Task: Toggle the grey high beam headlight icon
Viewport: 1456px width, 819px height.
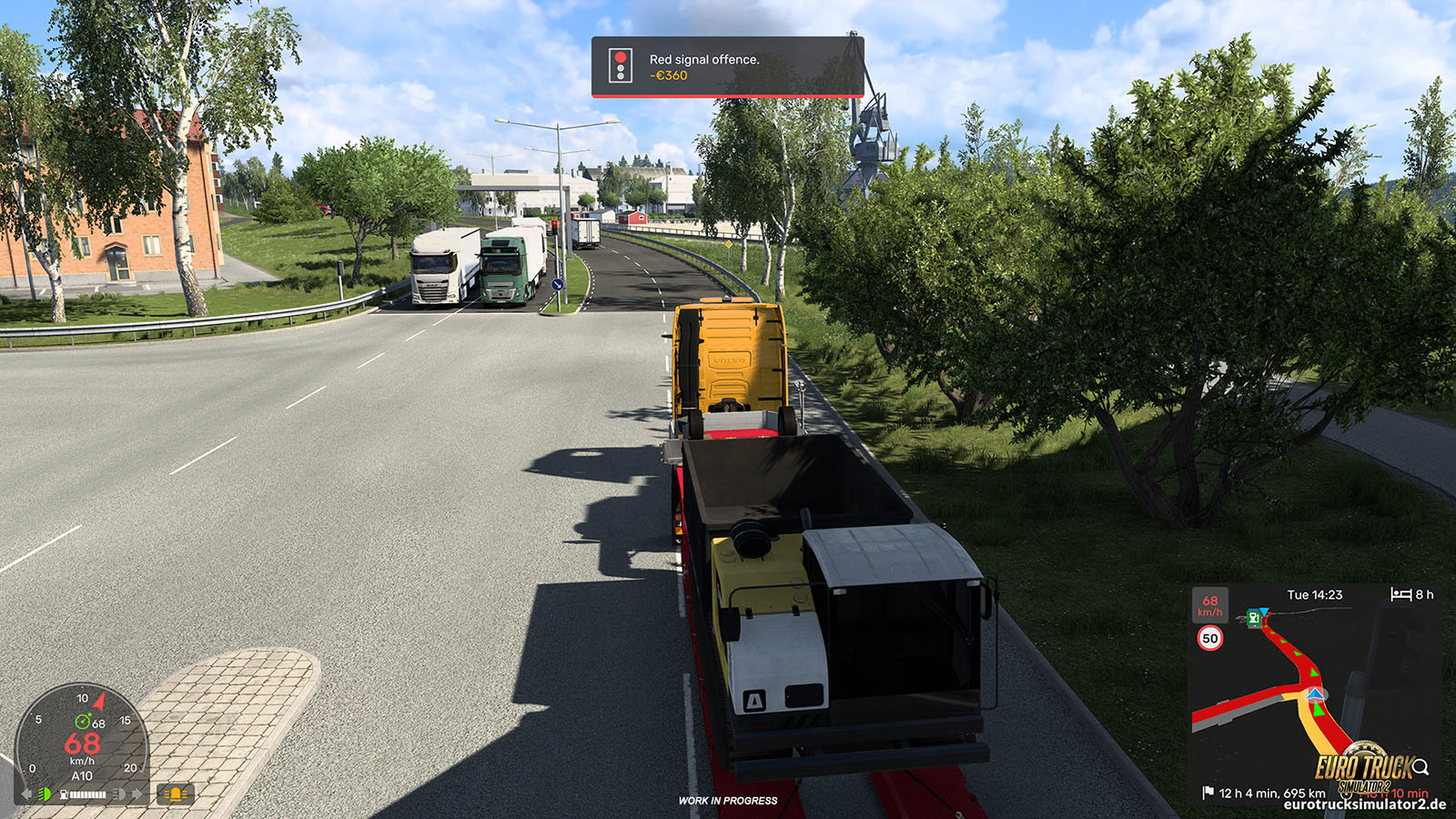Action: tap(118, 794)
